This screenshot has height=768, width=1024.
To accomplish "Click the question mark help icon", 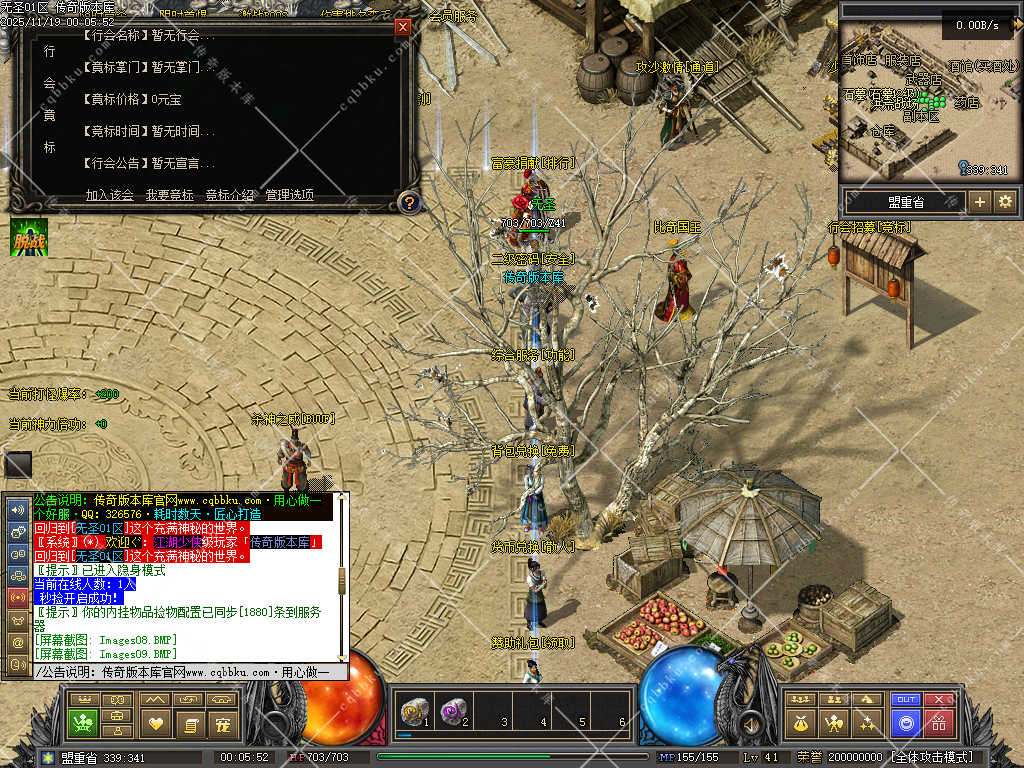I will [x=408, y=202].
